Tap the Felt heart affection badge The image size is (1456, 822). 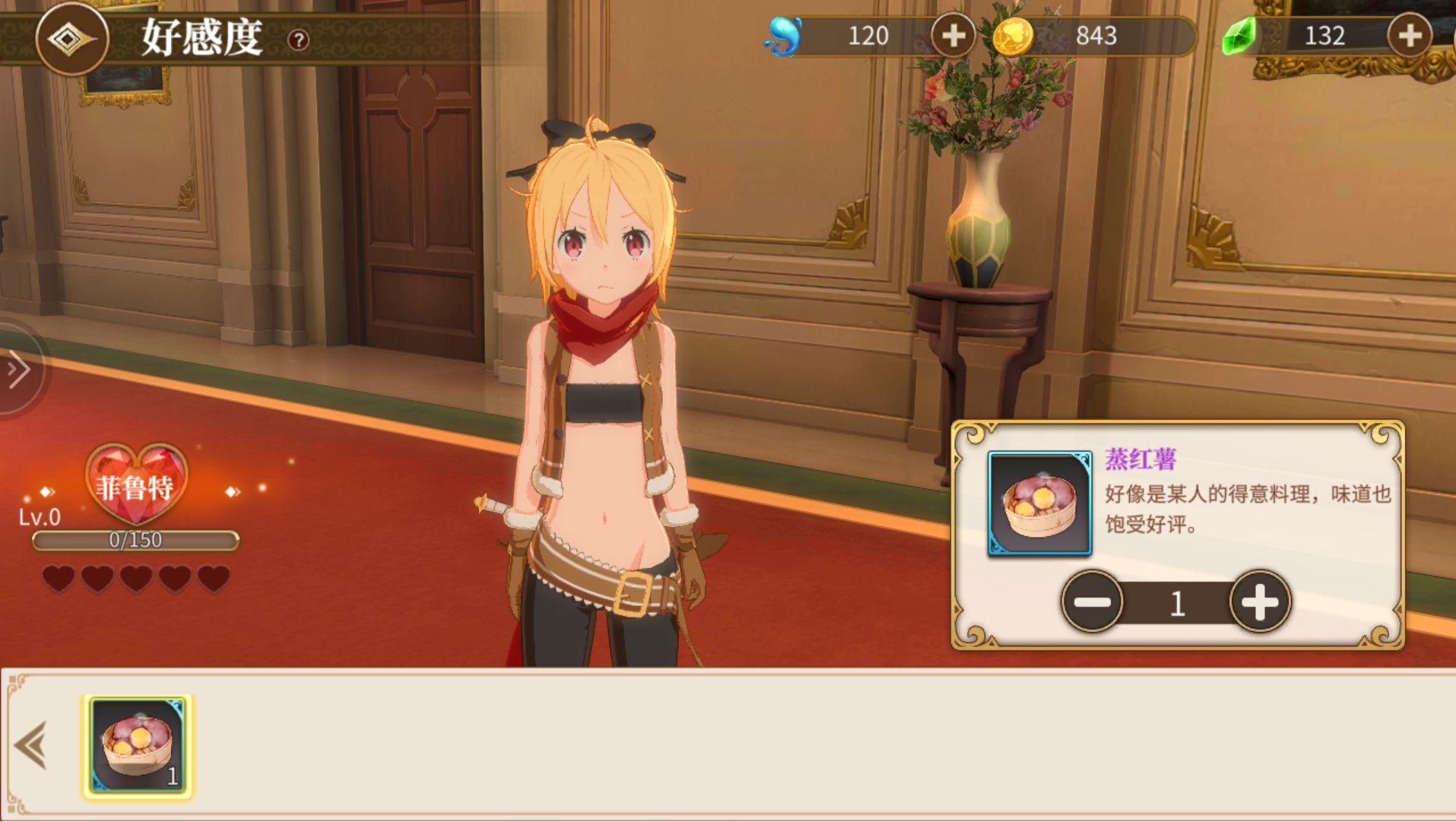(136, 484)
